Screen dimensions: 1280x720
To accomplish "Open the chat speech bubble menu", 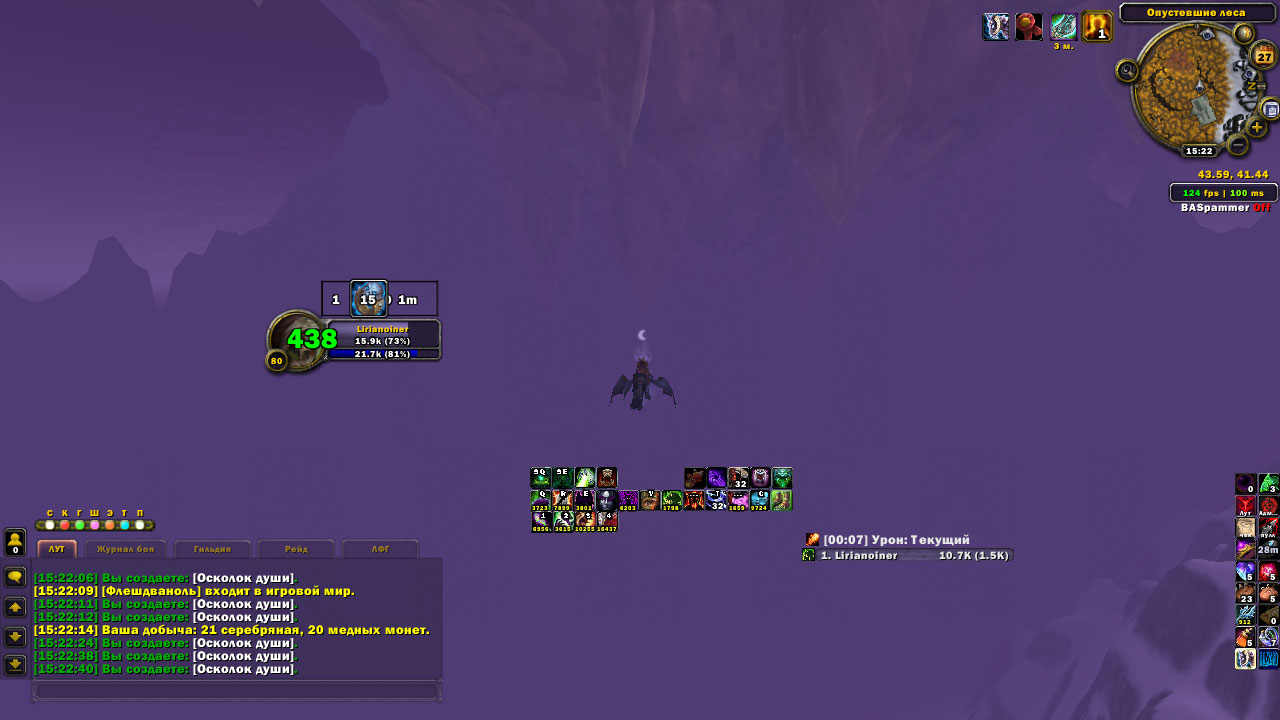I will point(15,578).
